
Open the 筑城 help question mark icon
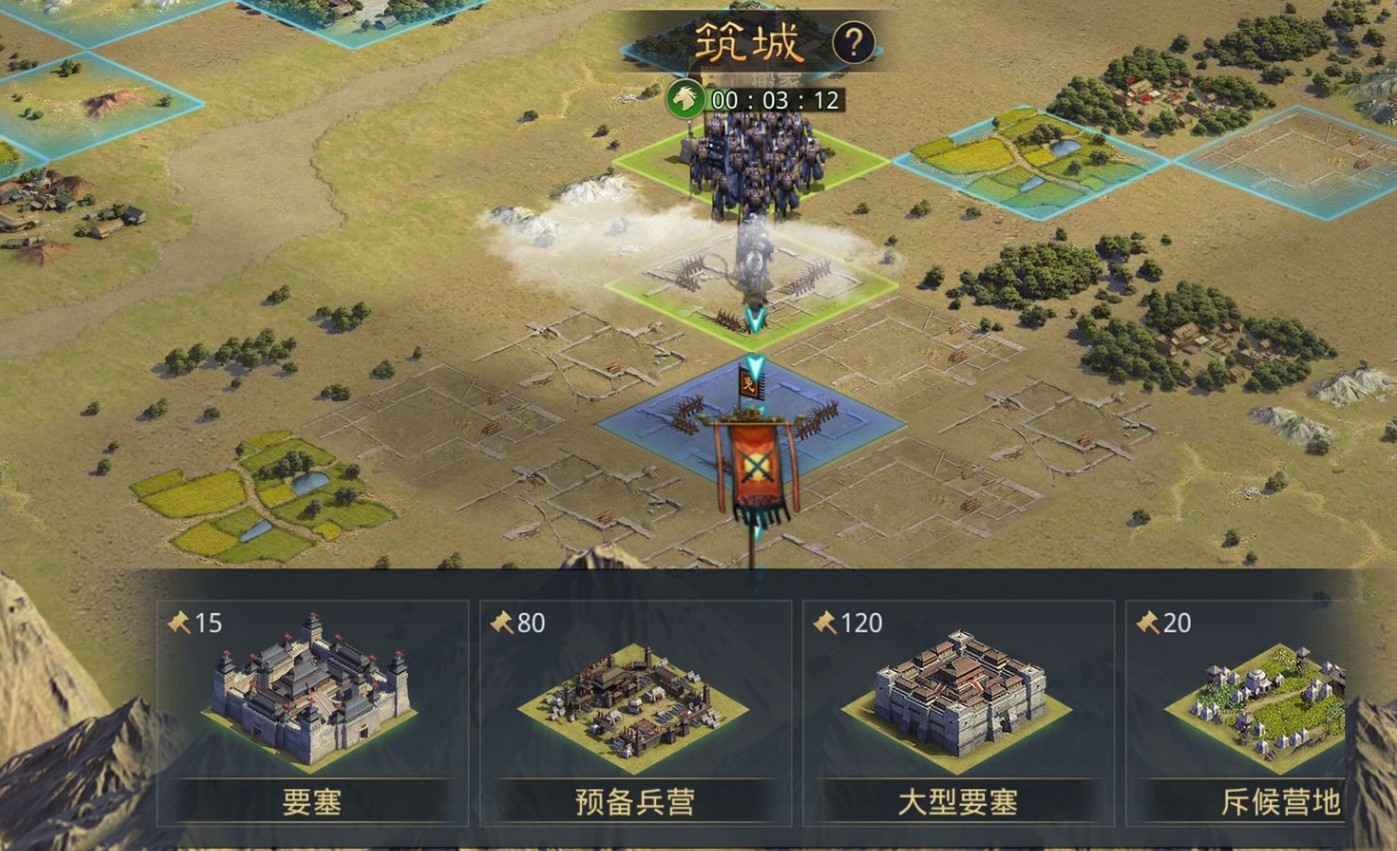(855, 44)
